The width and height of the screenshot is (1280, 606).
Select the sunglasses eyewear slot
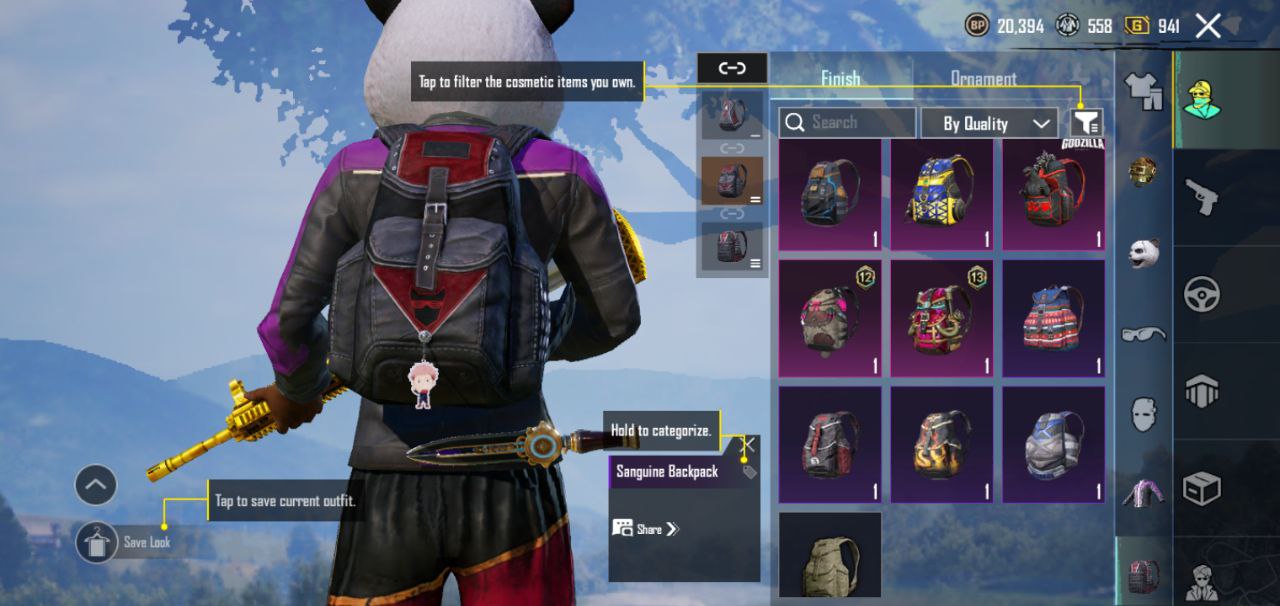[1144, 334]
